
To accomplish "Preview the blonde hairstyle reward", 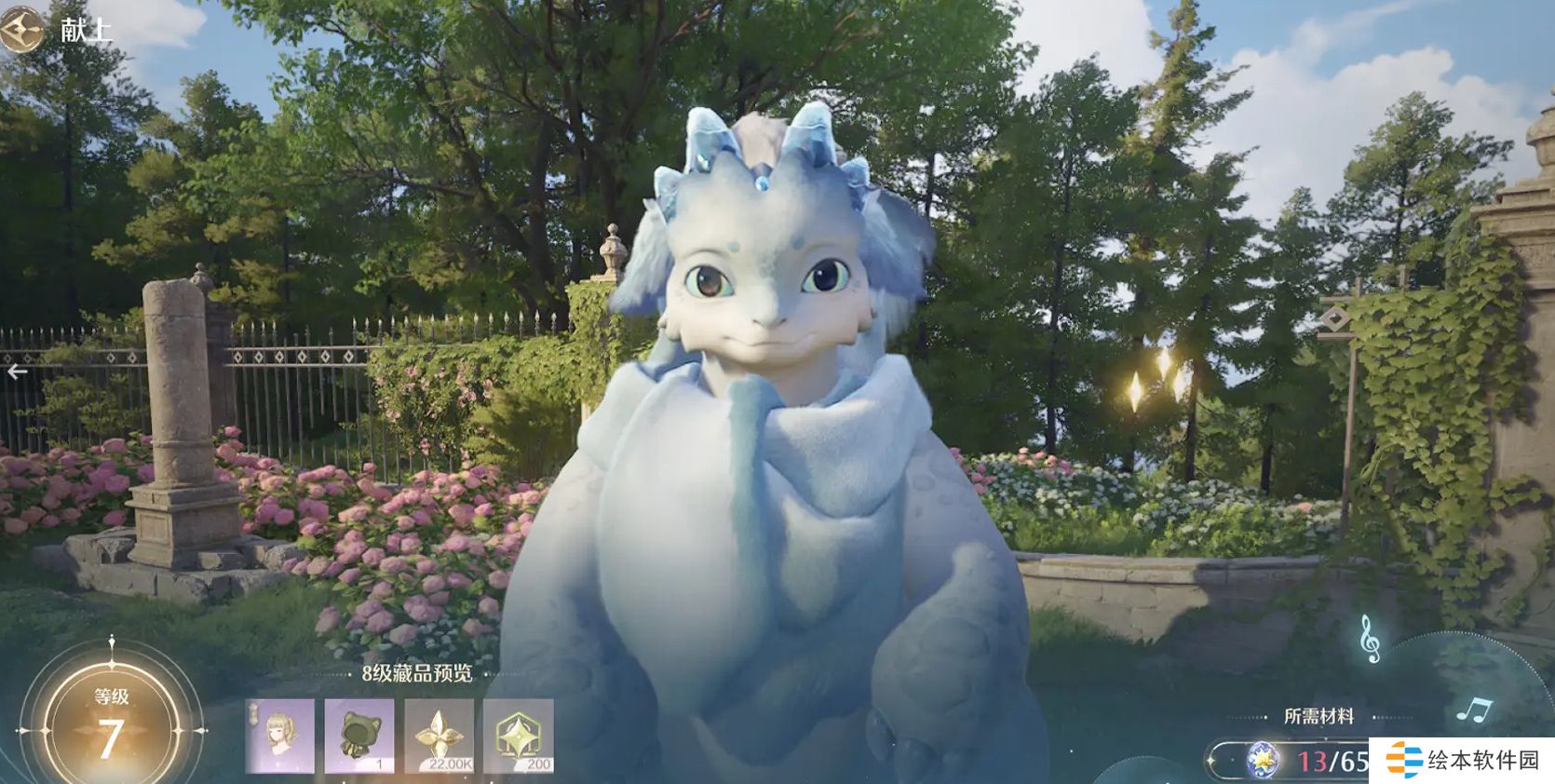I will click(279, 736).
